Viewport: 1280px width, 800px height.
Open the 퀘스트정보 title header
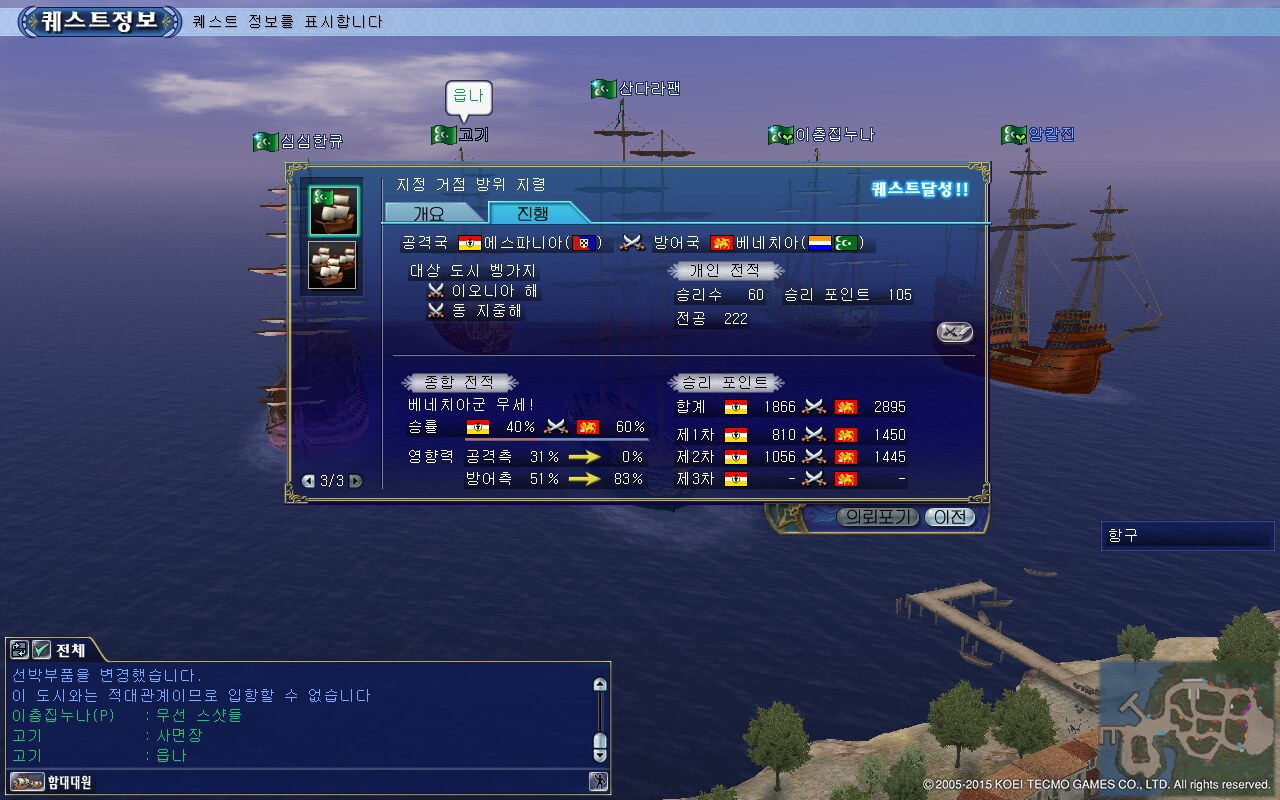[102, 21]
